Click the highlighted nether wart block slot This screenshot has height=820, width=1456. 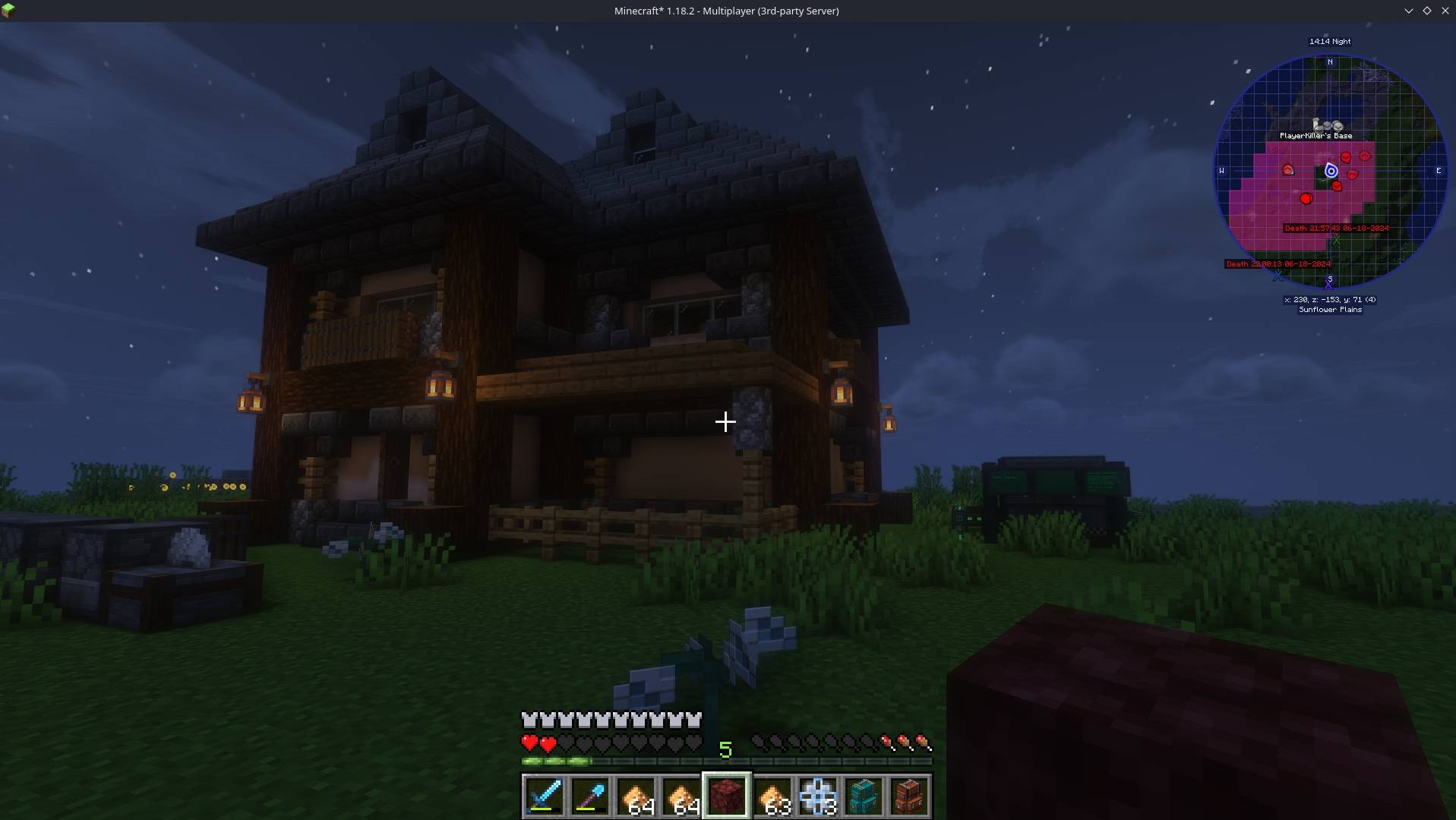click(727, 796)
